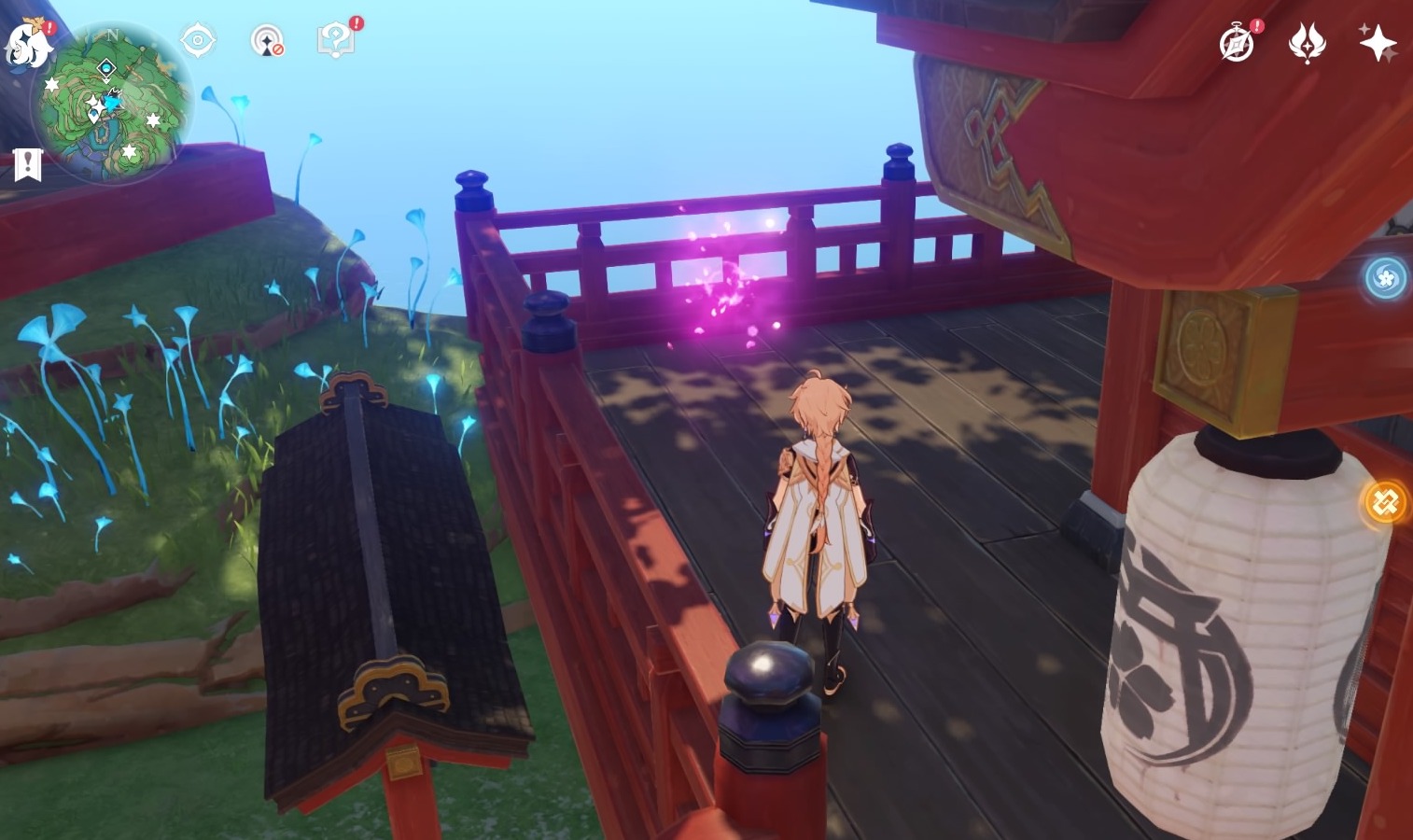Open the Paimon main menu
Screen dimensions: 1413x840
tap(26, 44)
